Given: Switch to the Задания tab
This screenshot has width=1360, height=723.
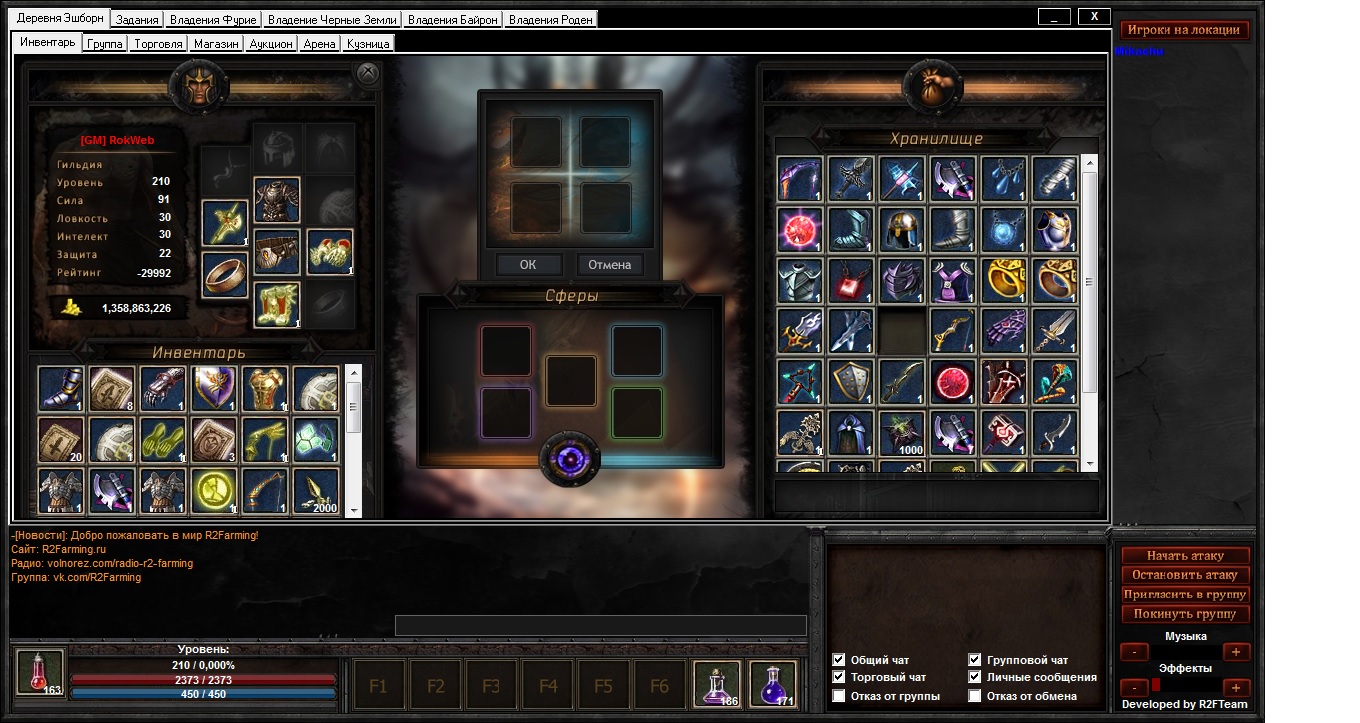Looking at the screenshot, I should (x=137, y=20).
